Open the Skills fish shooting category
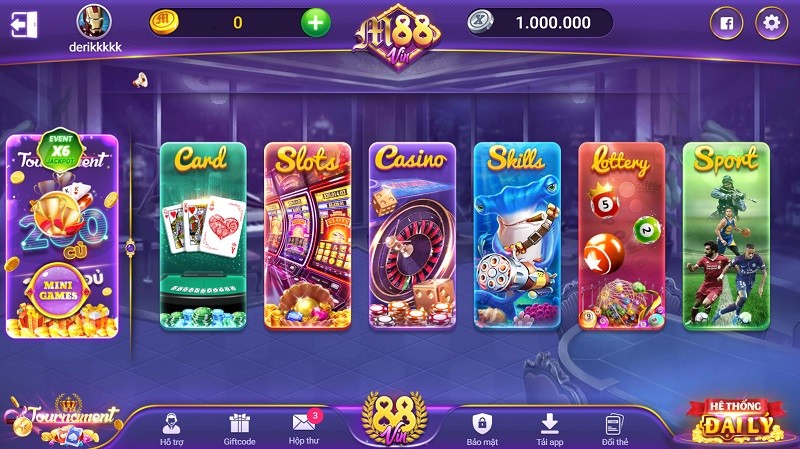800x449 pixels. point(517,236)
